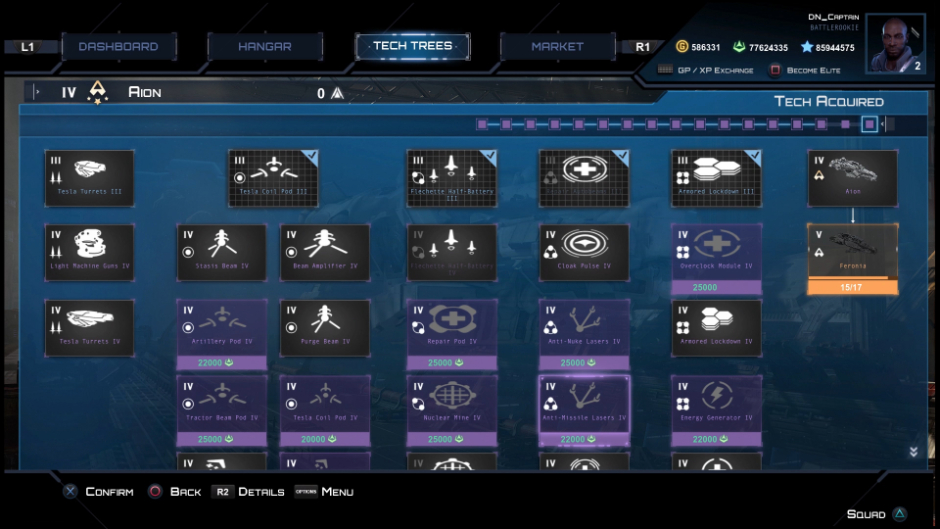Open the Hangar tab

pyautogui.click(x=265, y=47)
